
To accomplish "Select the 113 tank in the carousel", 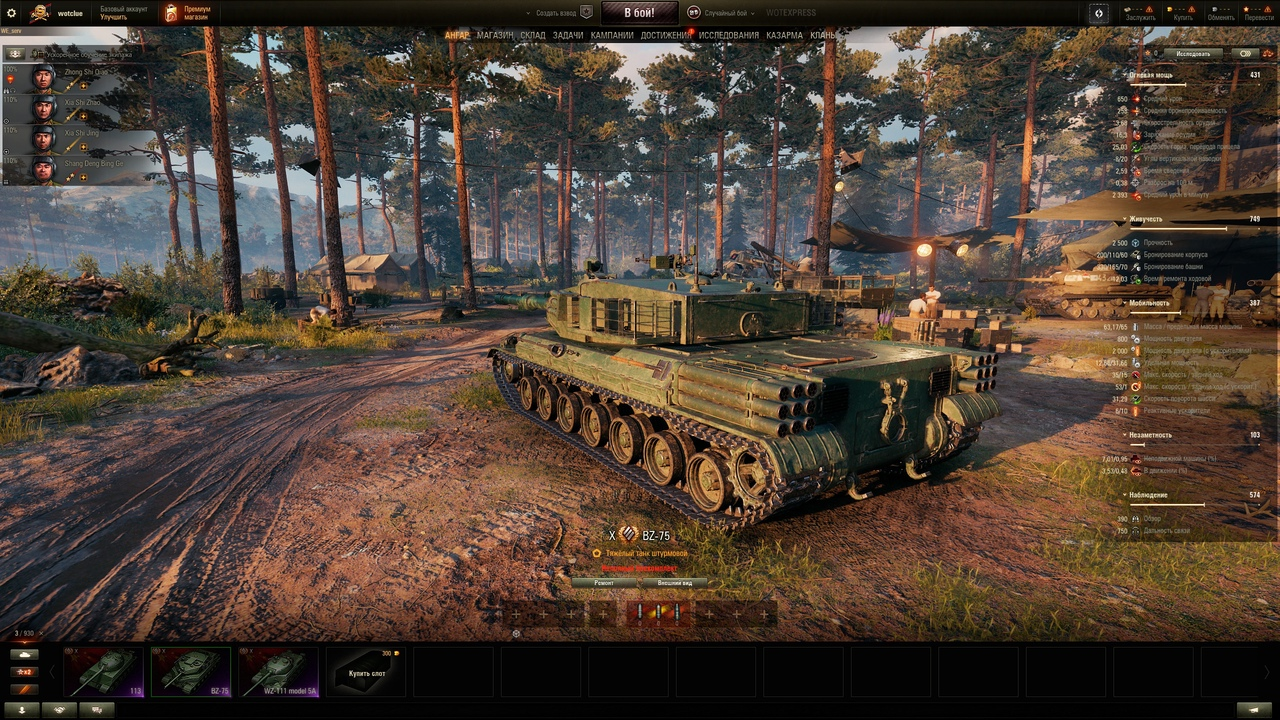I will pos(103,671).
